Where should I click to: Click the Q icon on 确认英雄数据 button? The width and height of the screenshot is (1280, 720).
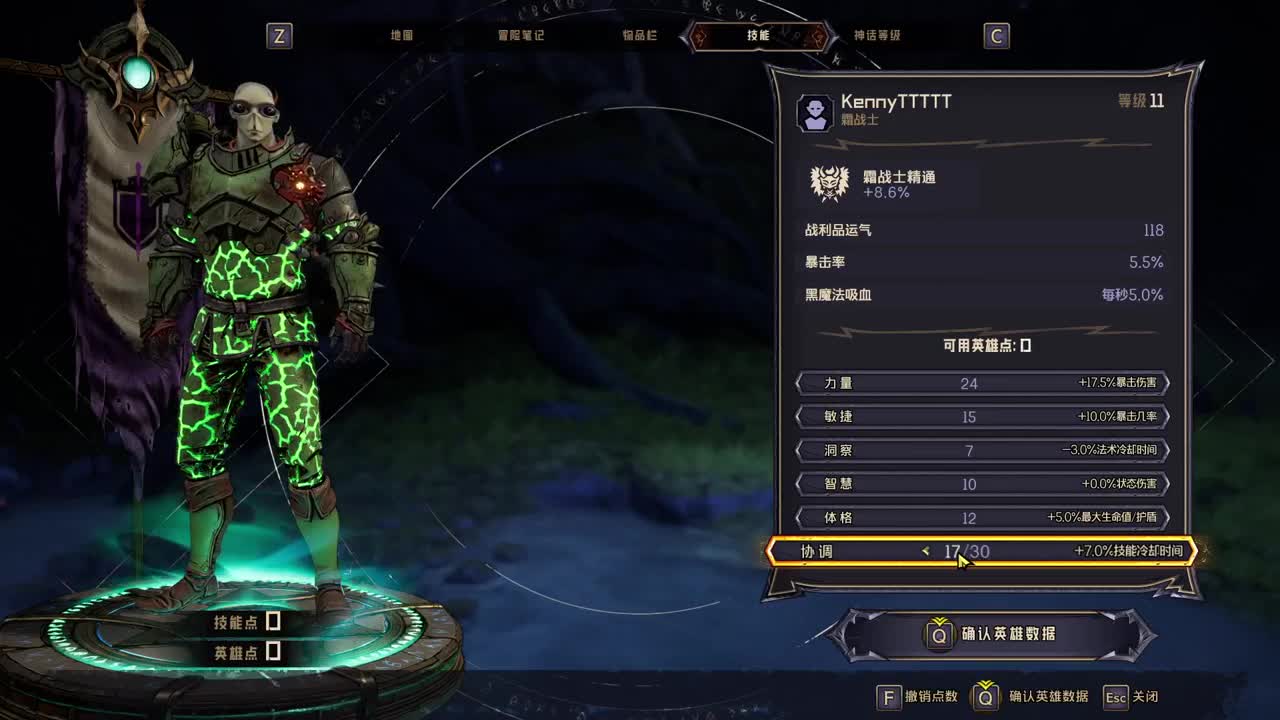[937, 633]
